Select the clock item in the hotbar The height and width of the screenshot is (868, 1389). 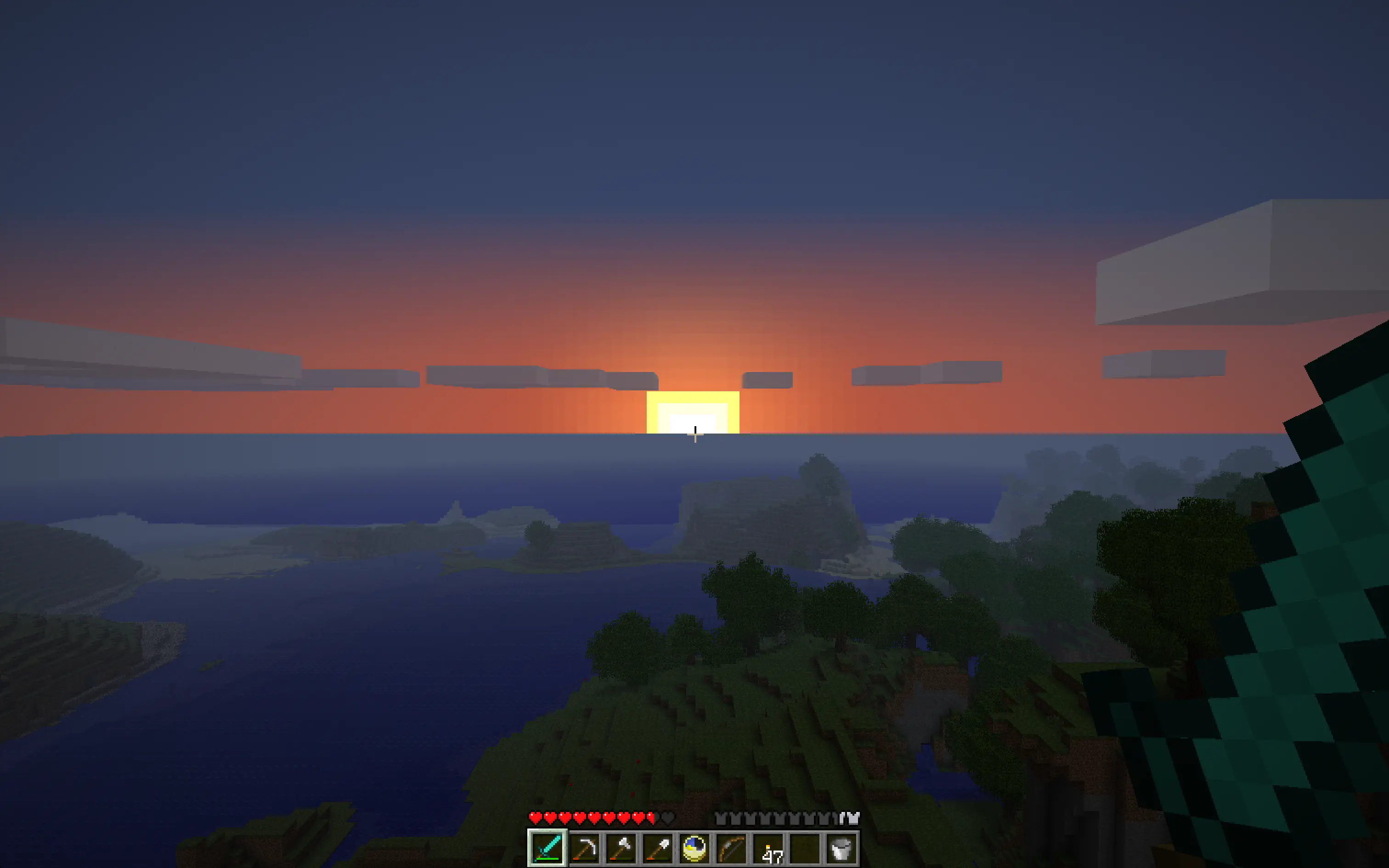point(694,849)
